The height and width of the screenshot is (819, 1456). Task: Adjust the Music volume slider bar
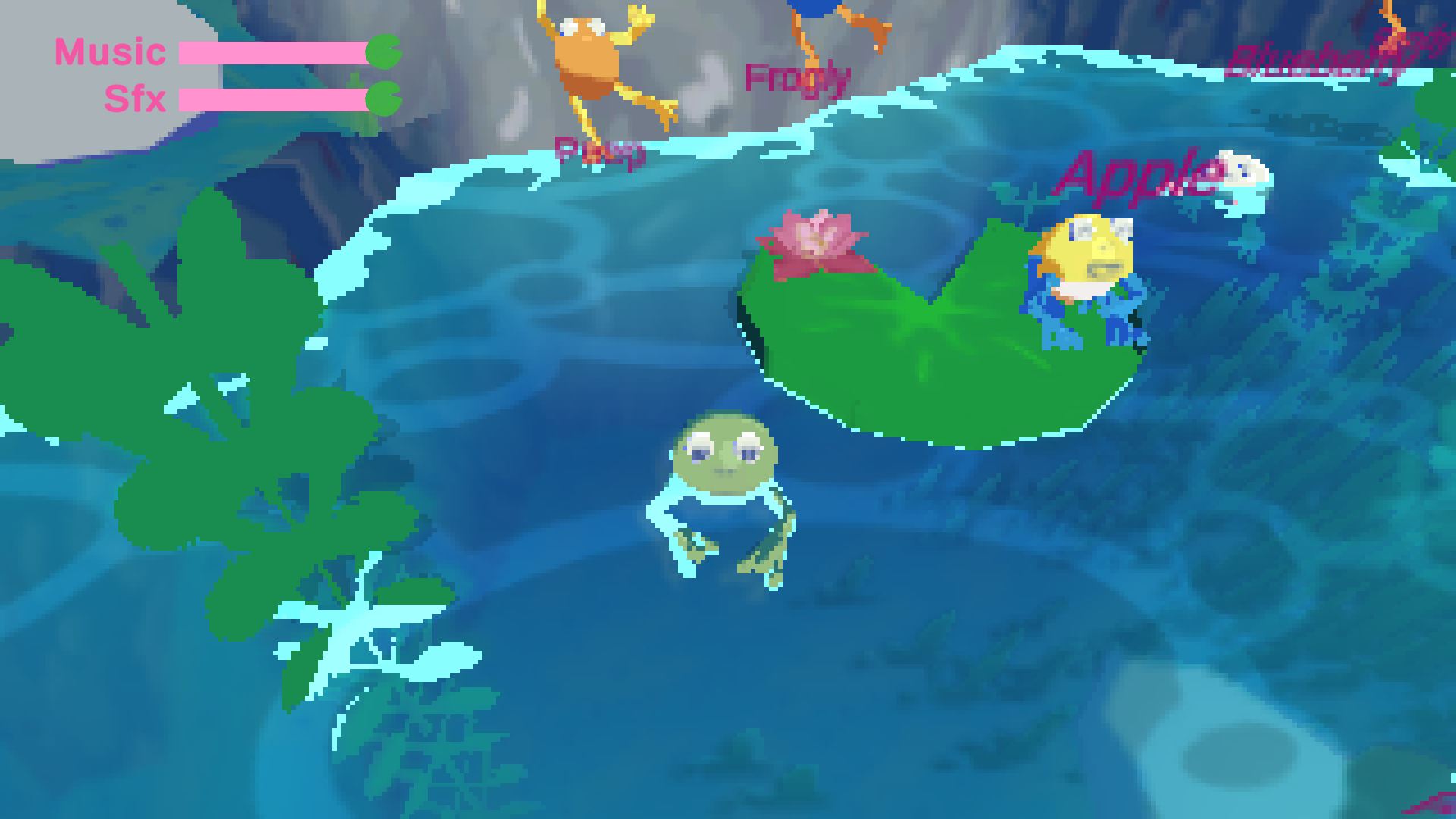pos(273,53)
